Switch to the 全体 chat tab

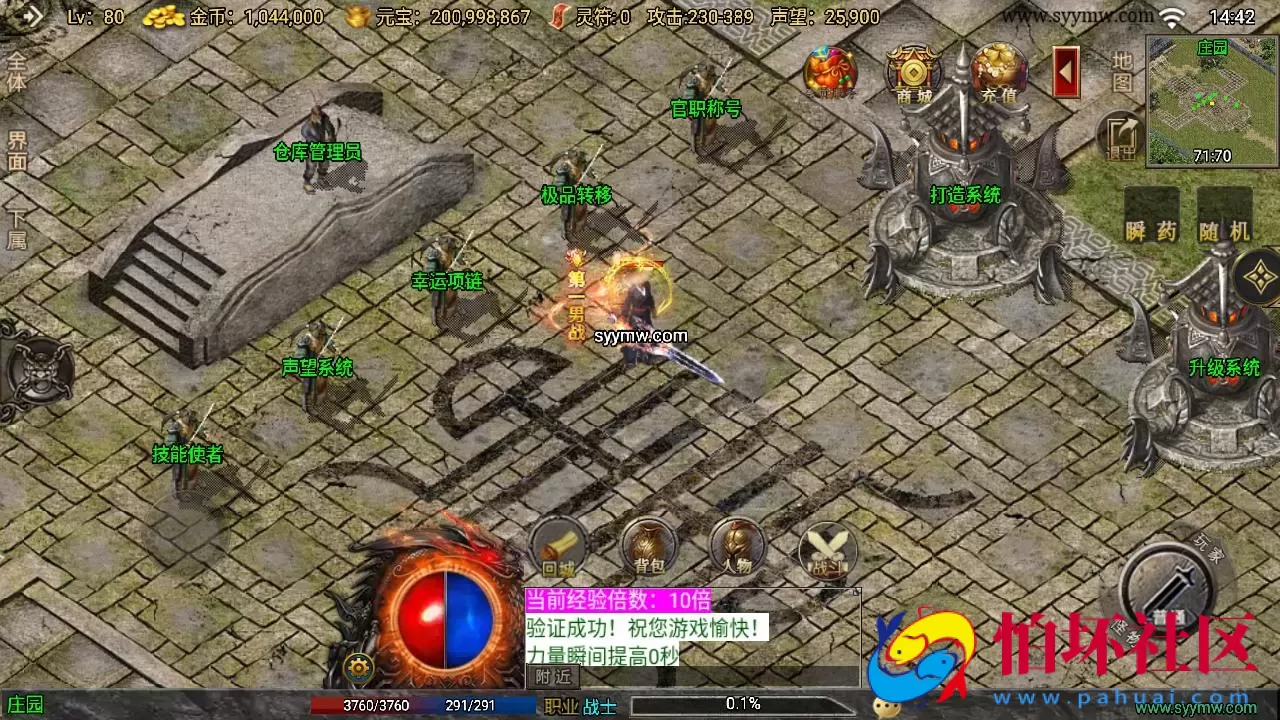14,70
